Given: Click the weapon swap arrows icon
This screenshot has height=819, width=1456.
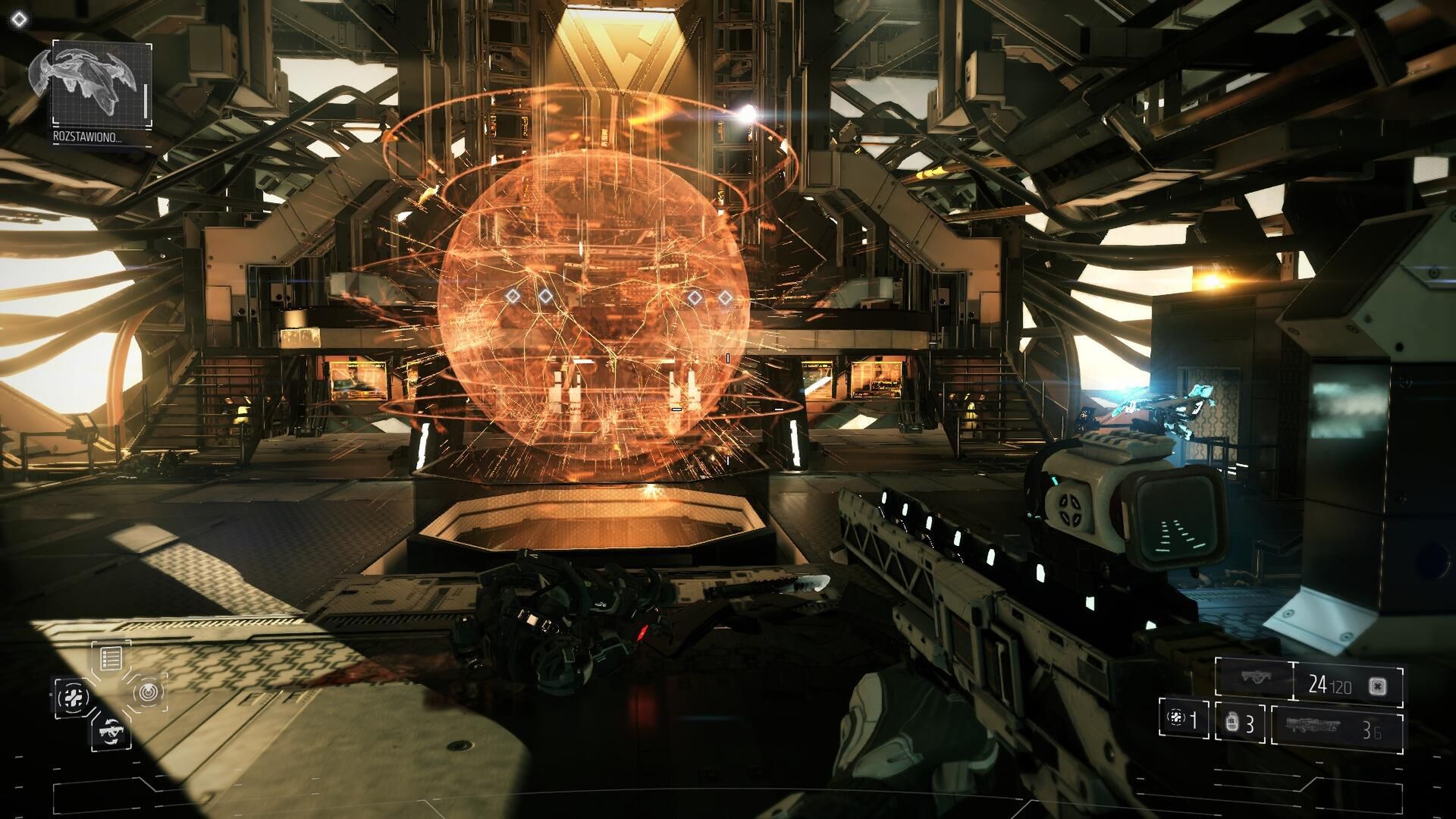Looking at the screenshot, I should 110,731.
